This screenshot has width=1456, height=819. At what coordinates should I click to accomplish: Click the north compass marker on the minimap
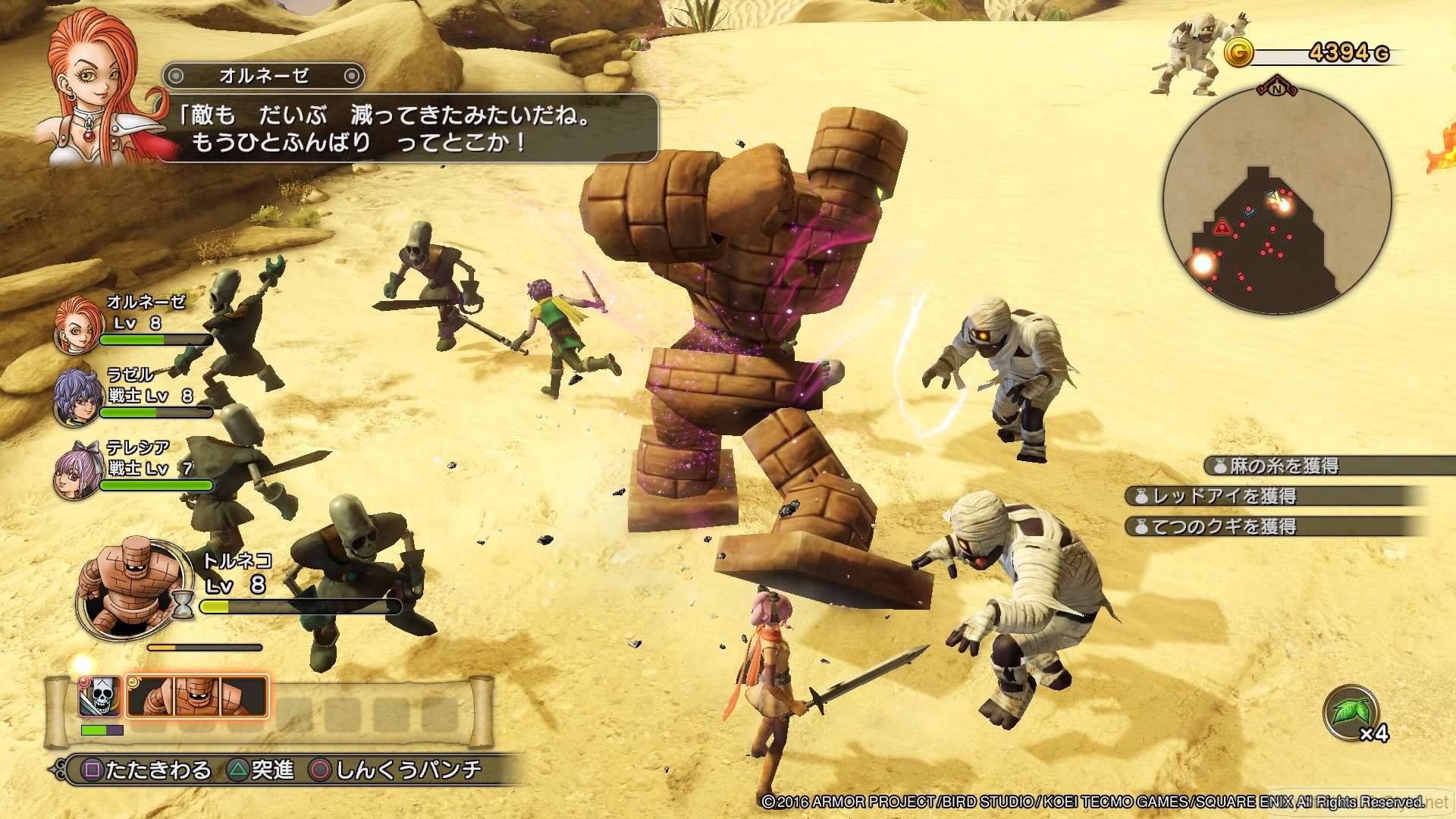click(x=1277, y=89)
